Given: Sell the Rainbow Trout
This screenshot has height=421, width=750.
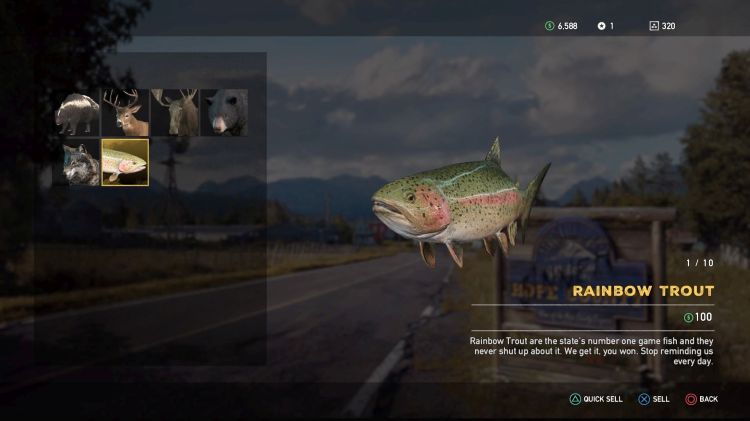Looking at the screenshot, I should click(x=655, y=399).
